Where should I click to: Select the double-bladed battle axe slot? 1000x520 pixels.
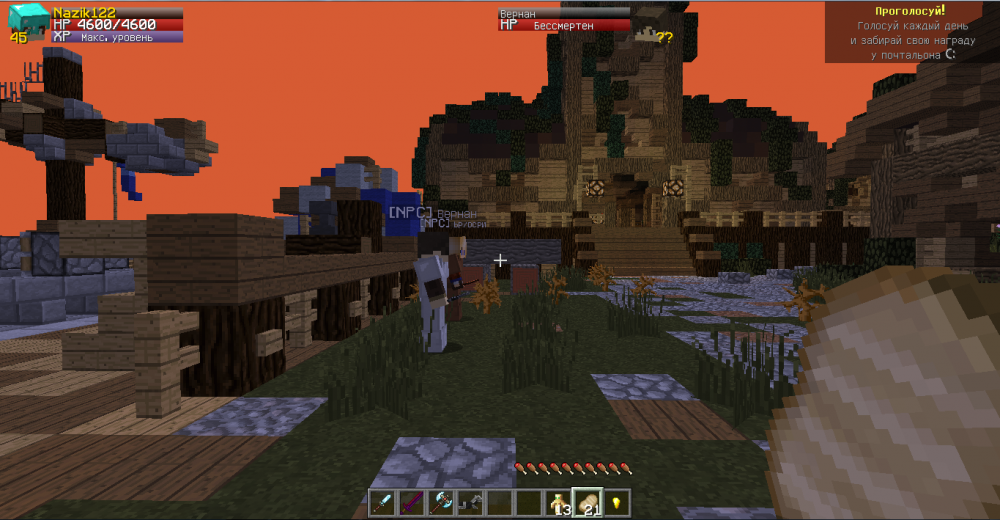441,502
